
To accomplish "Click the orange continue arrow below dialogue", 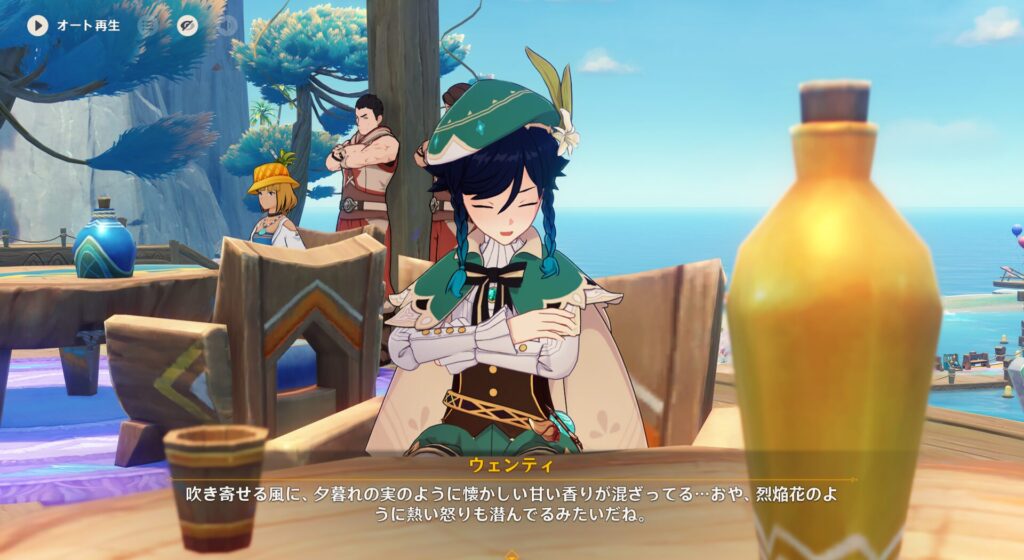I will coord(512,555).
